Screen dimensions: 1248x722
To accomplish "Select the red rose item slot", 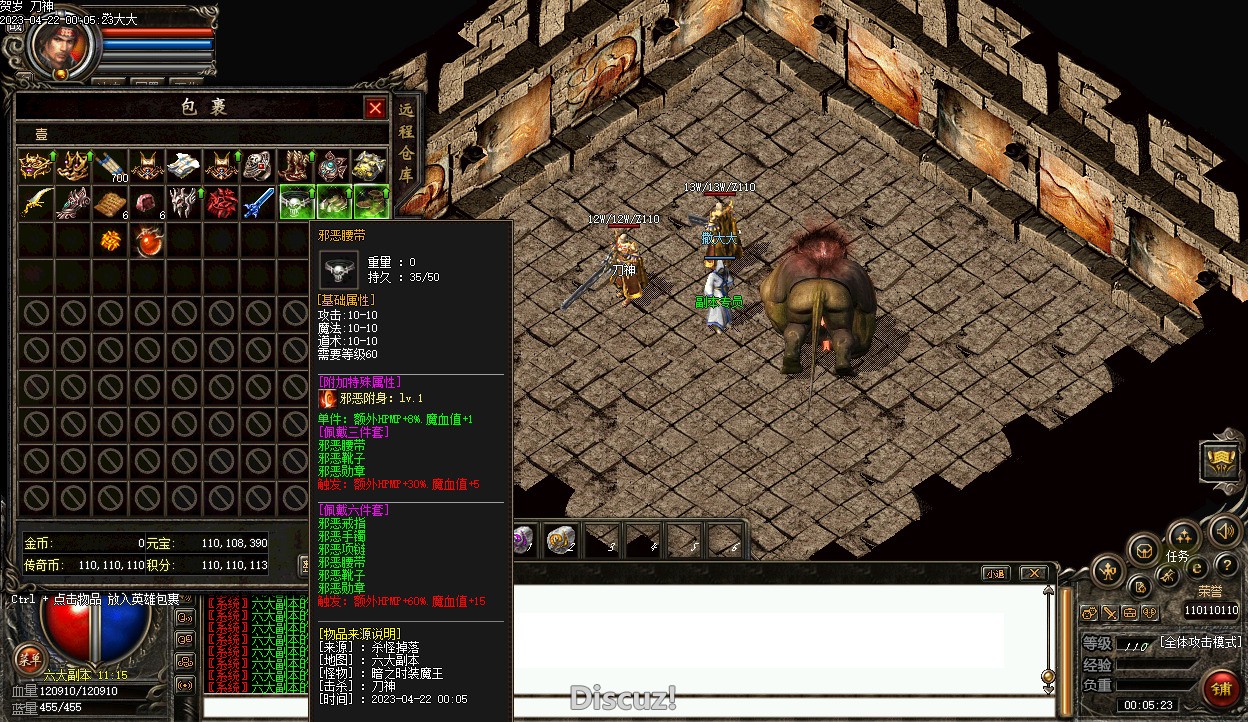I will pyautogui.click(x=222, y=202).
